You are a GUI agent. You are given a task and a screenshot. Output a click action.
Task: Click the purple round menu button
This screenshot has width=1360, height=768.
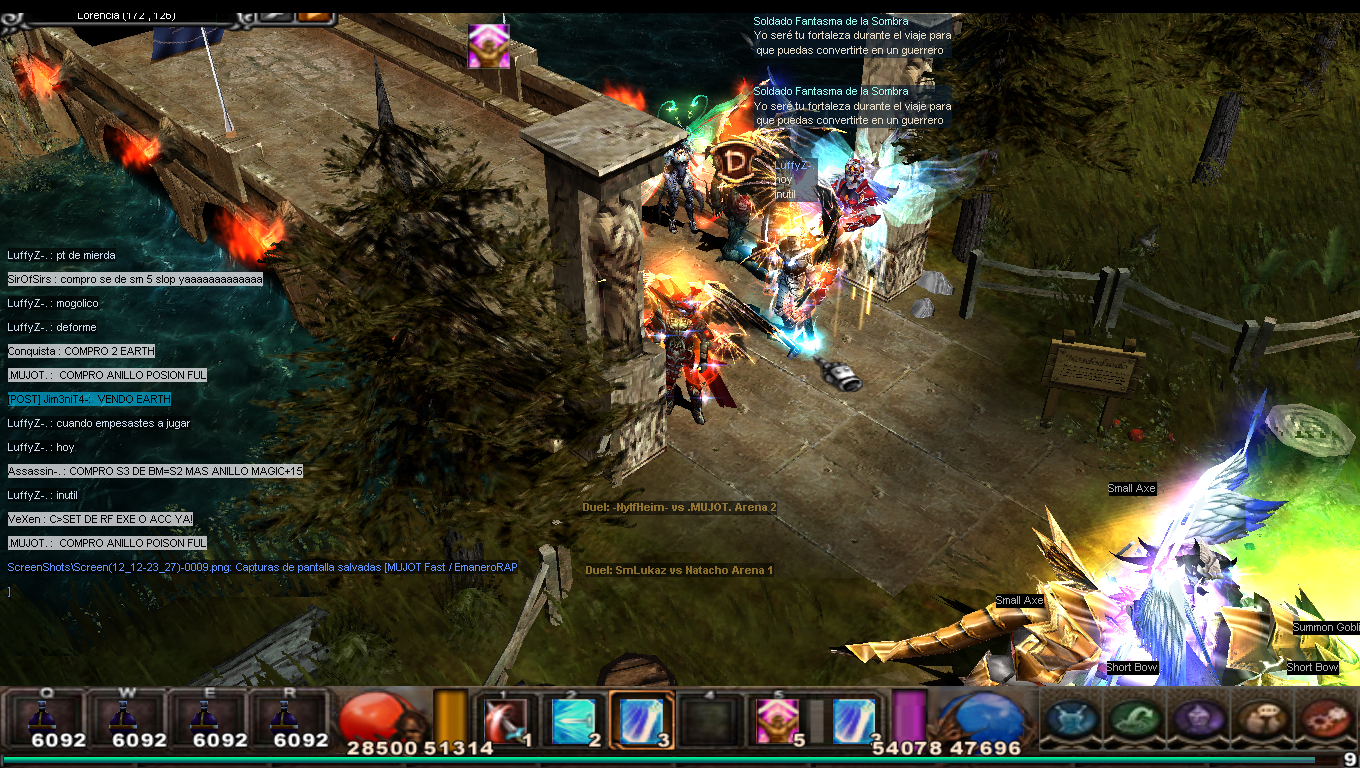1198,718
